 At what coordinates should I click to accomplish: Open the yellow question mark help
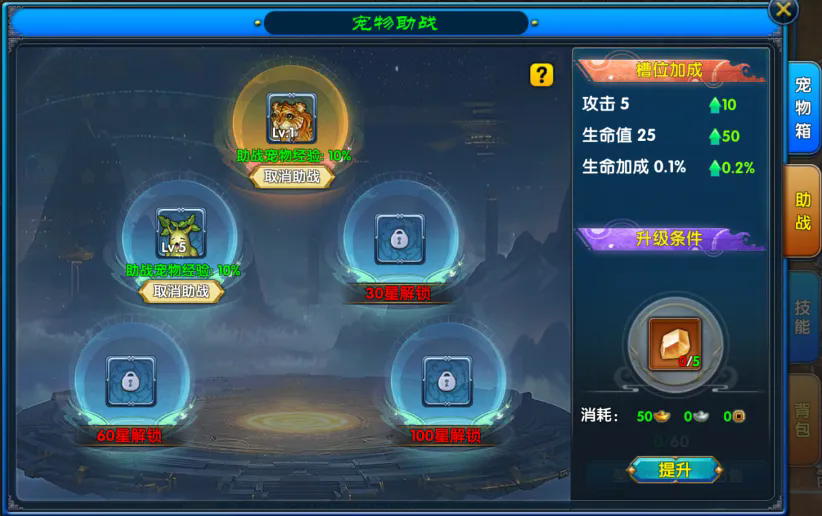(x=541, y=75)
